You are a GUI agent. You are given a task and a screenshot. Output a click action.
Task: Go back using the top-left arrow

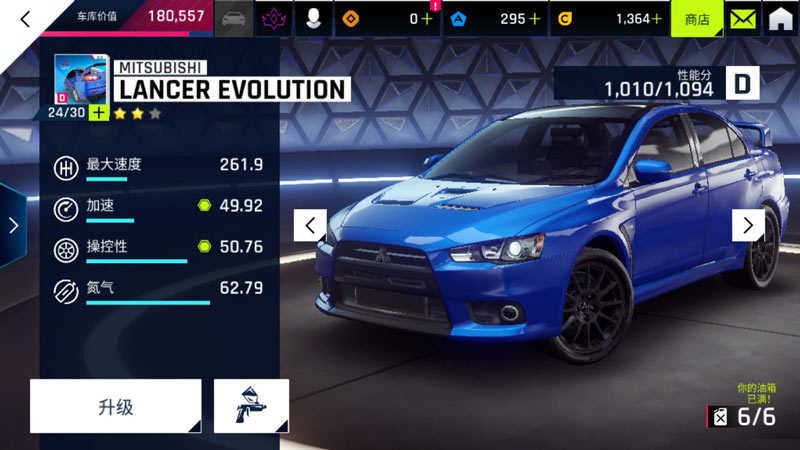26,18
